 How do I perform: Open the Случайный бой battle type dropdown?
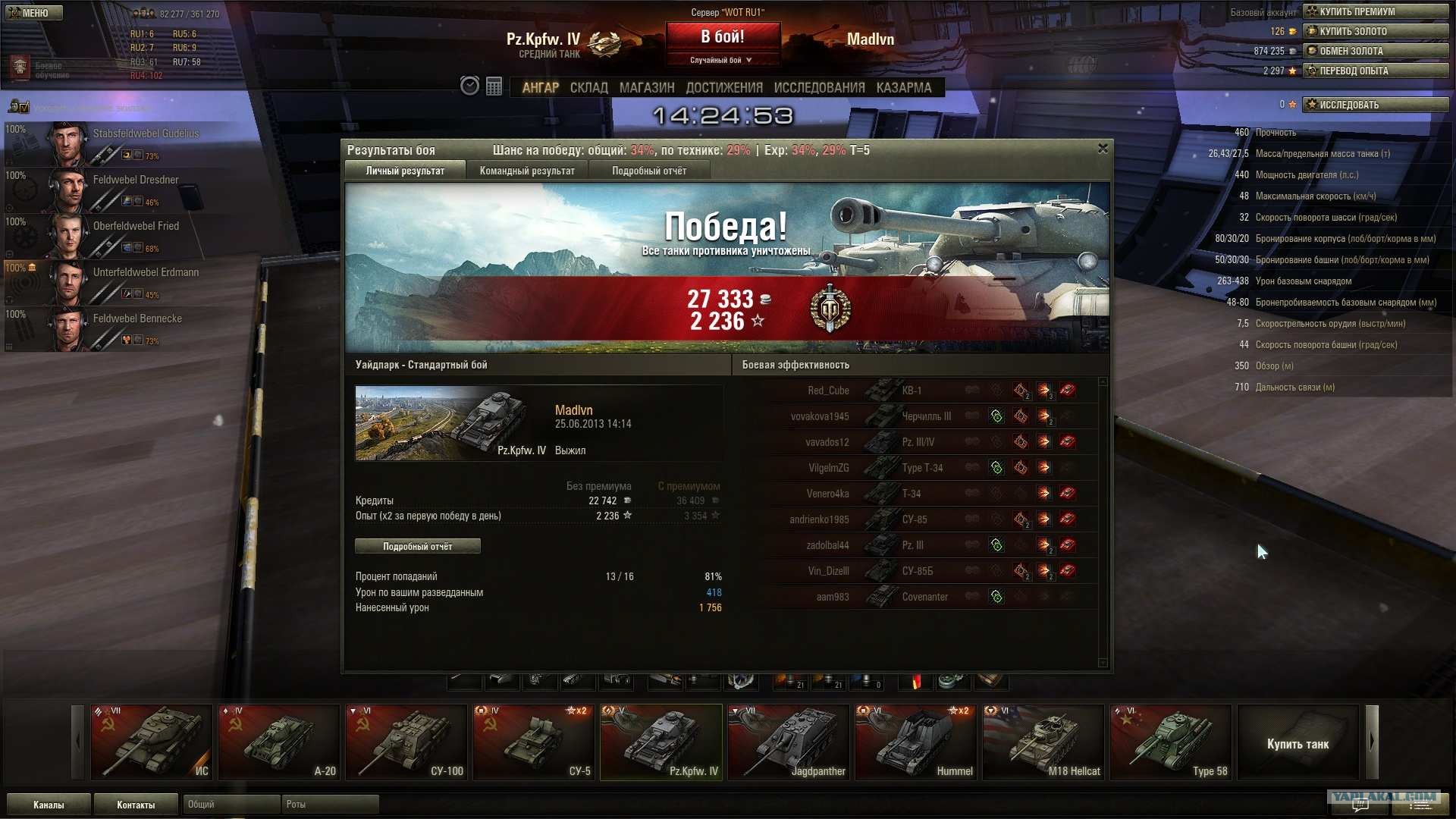click(x=721, y=60)
